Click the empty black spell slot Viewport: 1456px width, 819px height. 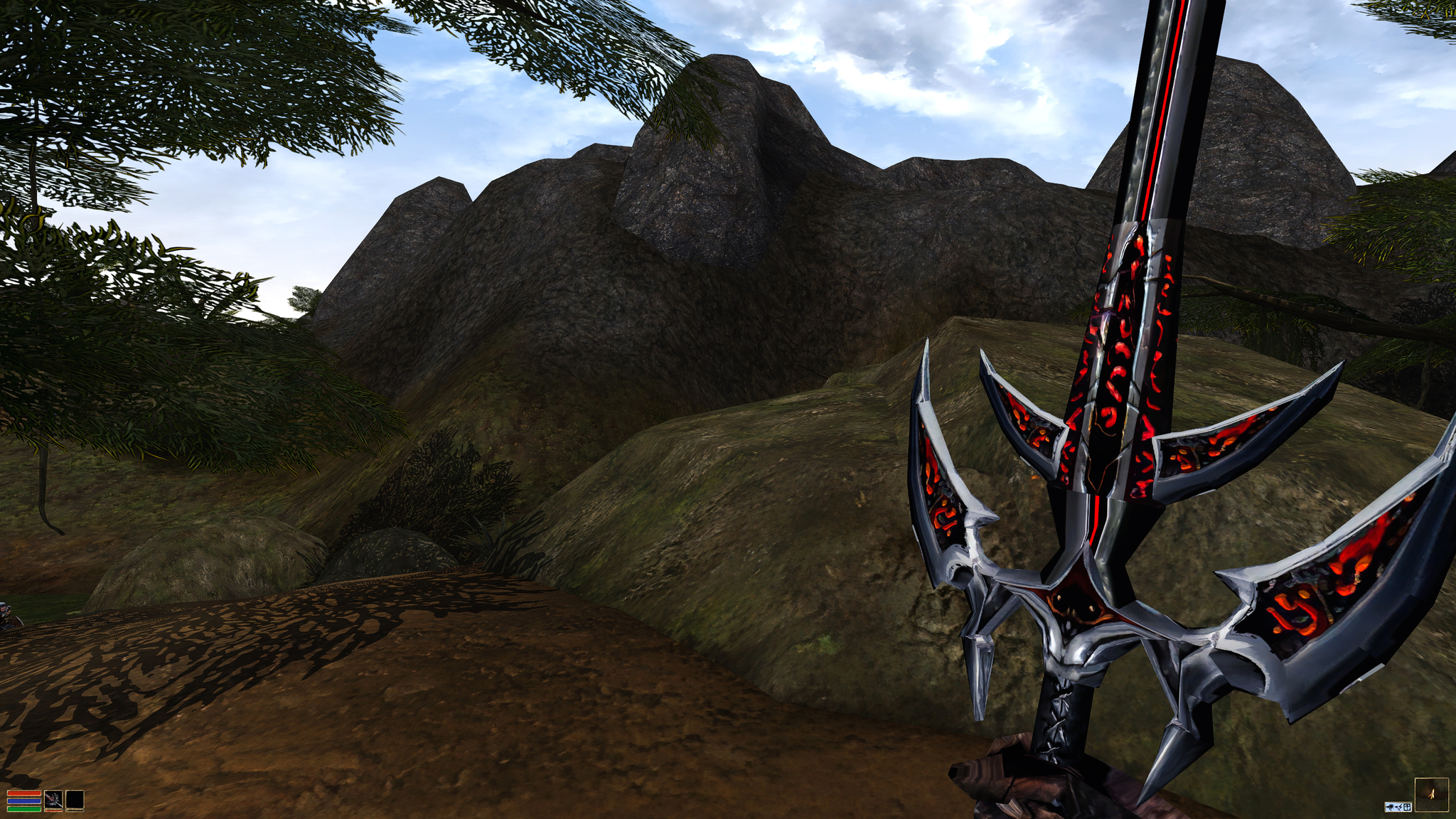click(x=75, y=801)
